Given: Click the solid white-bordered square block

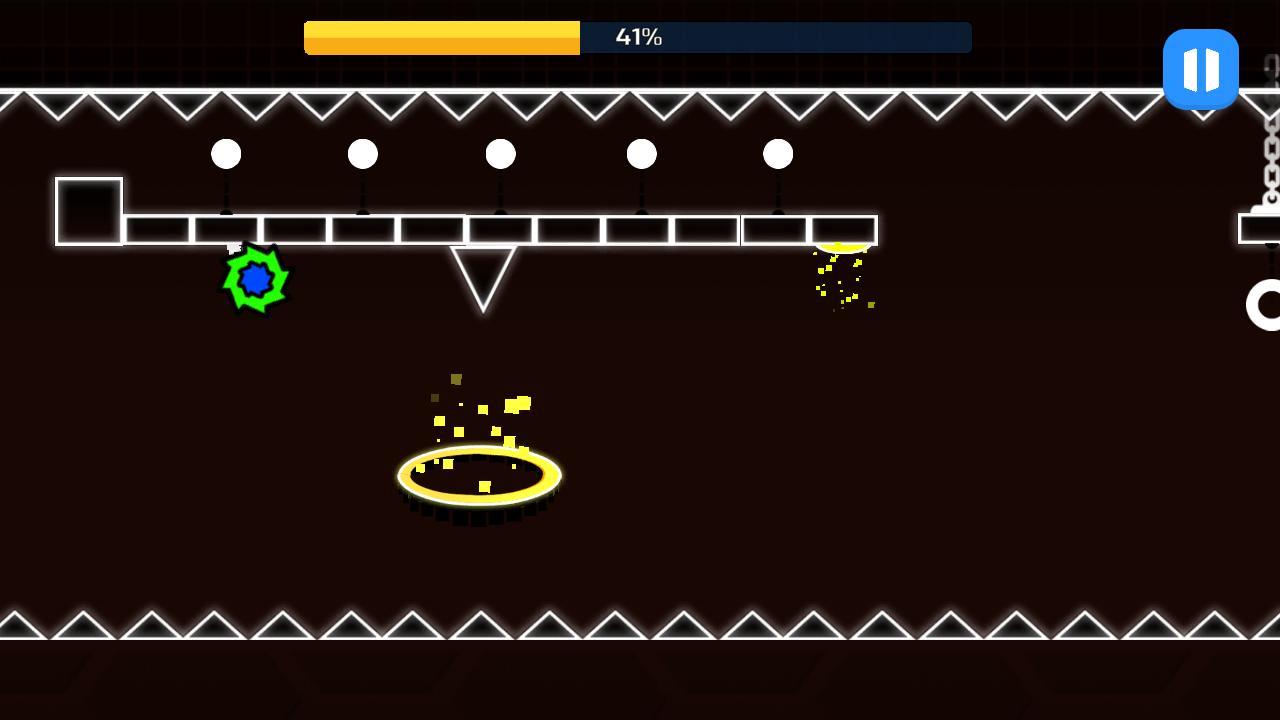Looking at the screenshot, I should click(88, 212).
